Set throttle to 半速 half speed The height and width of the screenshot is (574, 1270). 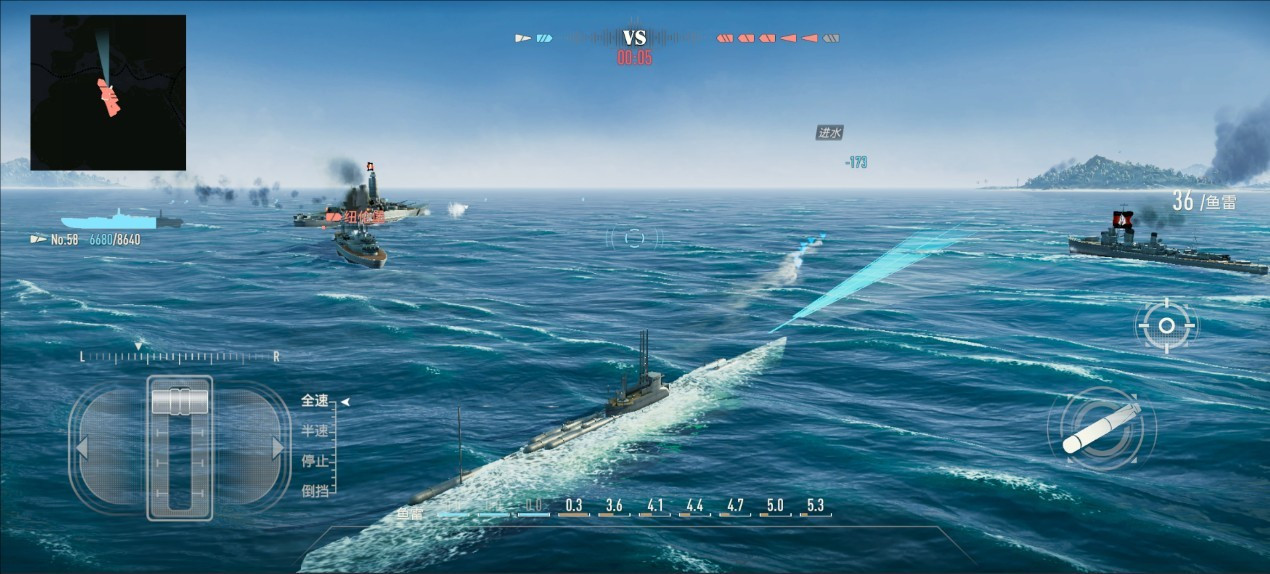tap(315, 430)
